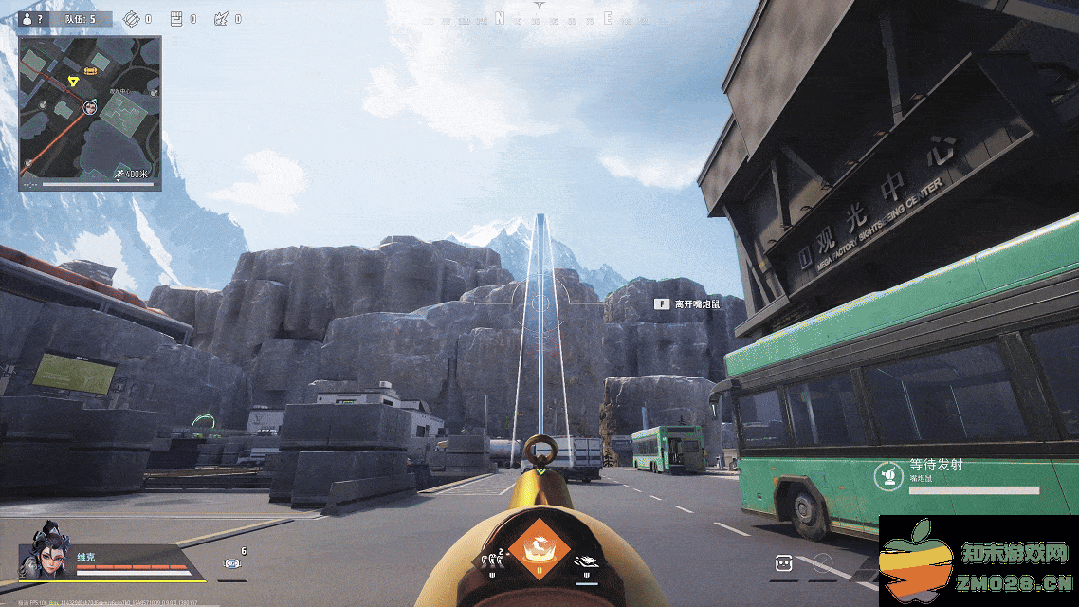The height and width of the screenshot is (607, 1079).
Task: Select the consumable item icon showing 6
Action: [x=233, y=564]
